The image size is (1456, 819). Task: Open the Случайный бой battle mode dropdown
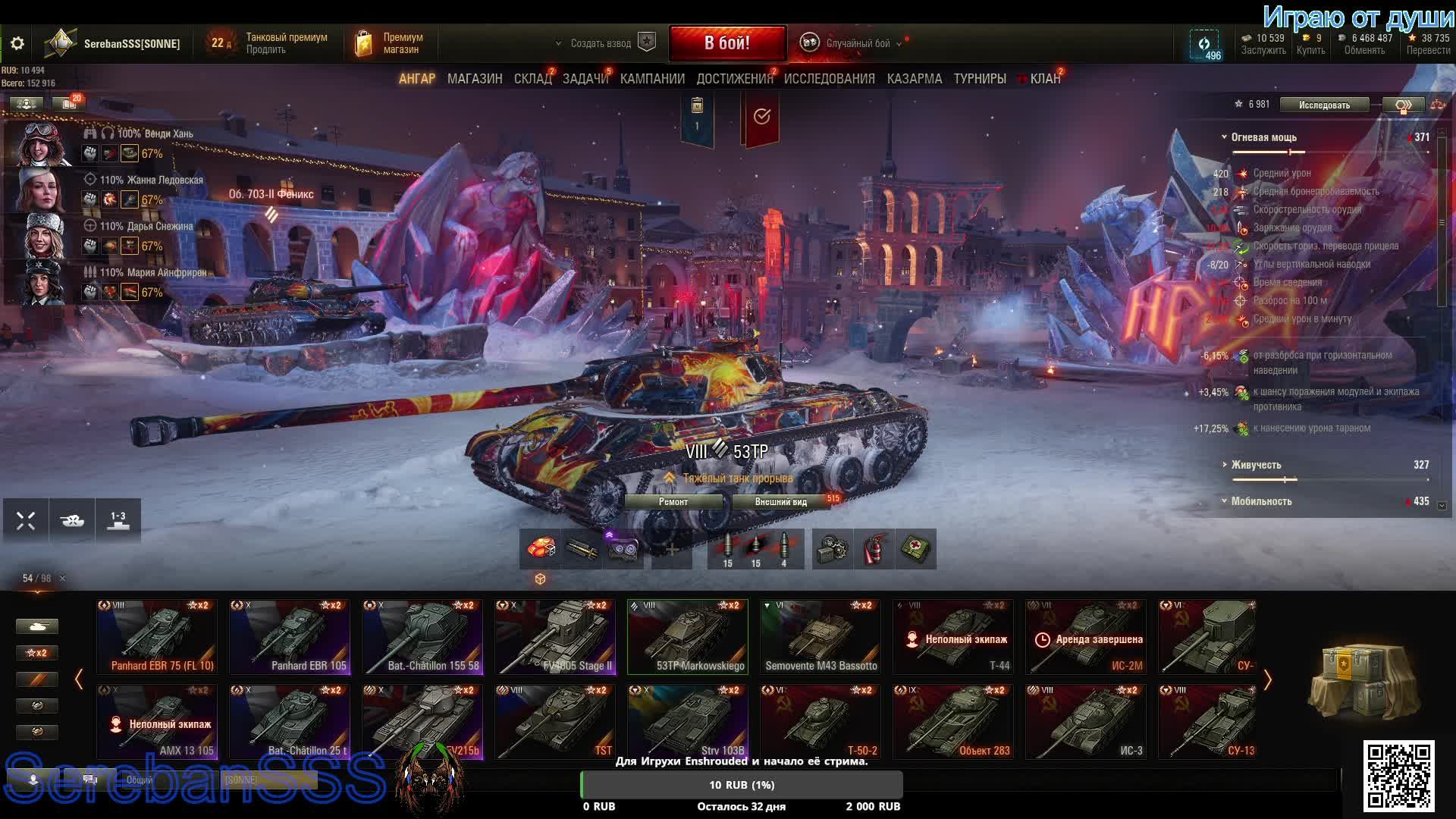(857, 44)
